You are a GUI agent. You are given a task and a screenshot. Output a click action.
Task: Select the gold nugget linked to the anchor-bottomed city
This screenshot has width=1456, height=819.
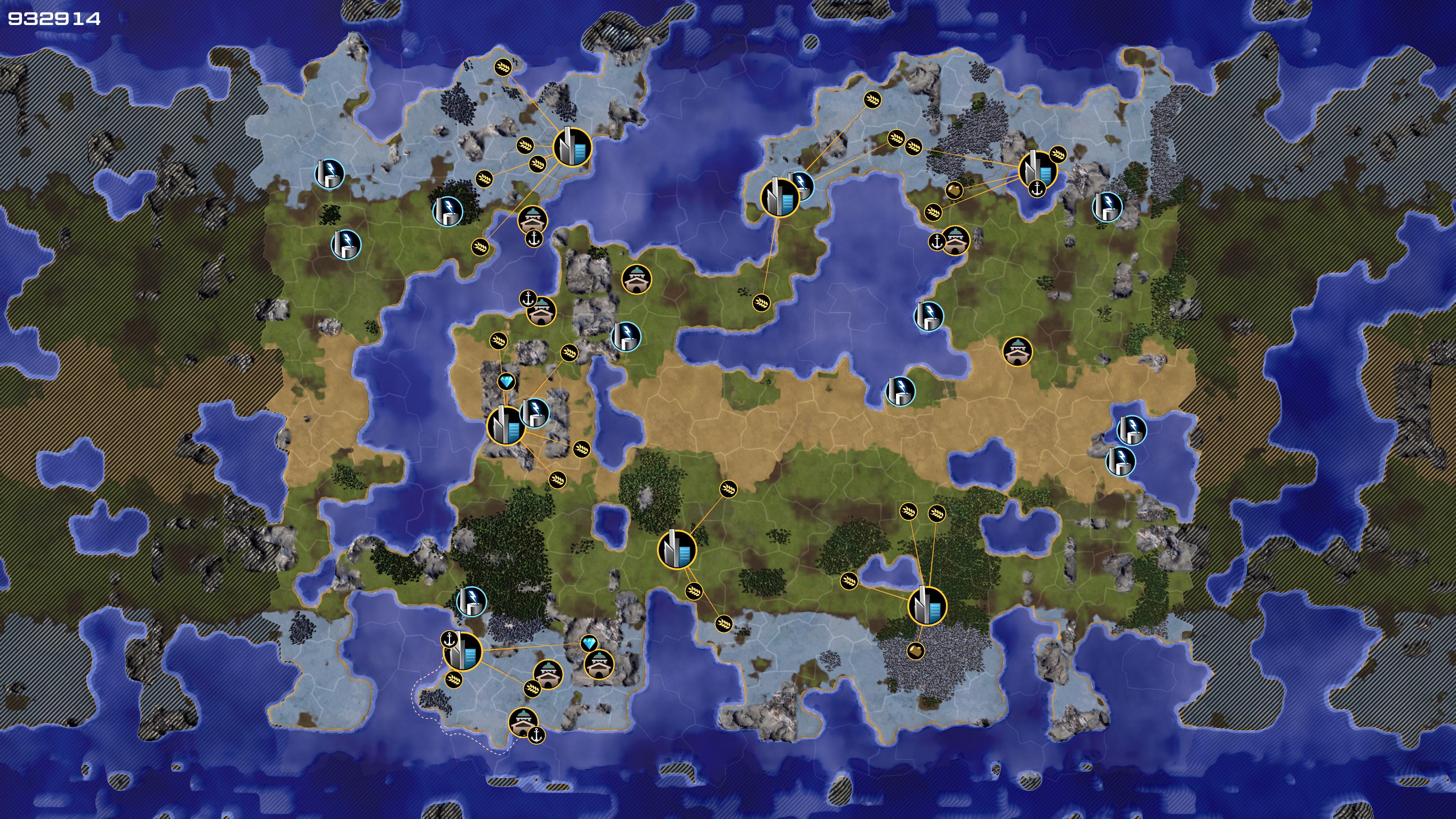pyautogui.click(x=954, y=190)
